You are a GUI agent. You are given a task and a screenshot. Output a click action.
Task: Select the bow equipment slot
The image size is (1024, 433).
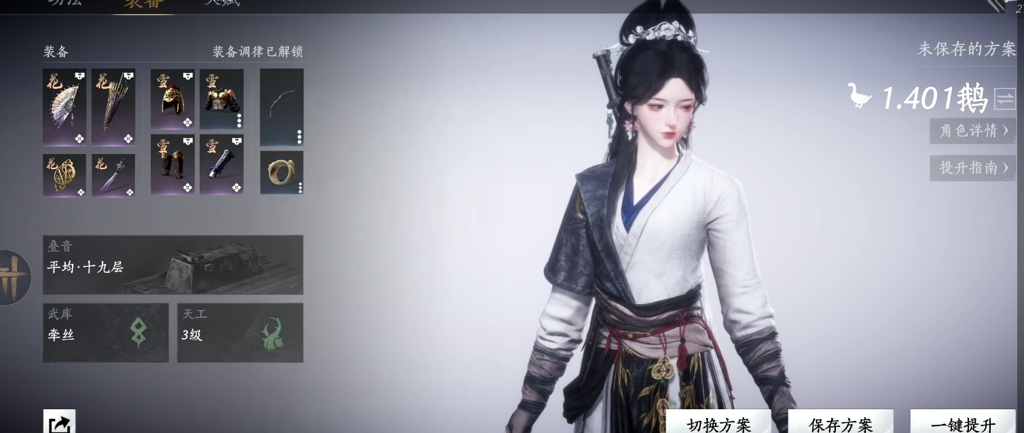click(281, 106)
